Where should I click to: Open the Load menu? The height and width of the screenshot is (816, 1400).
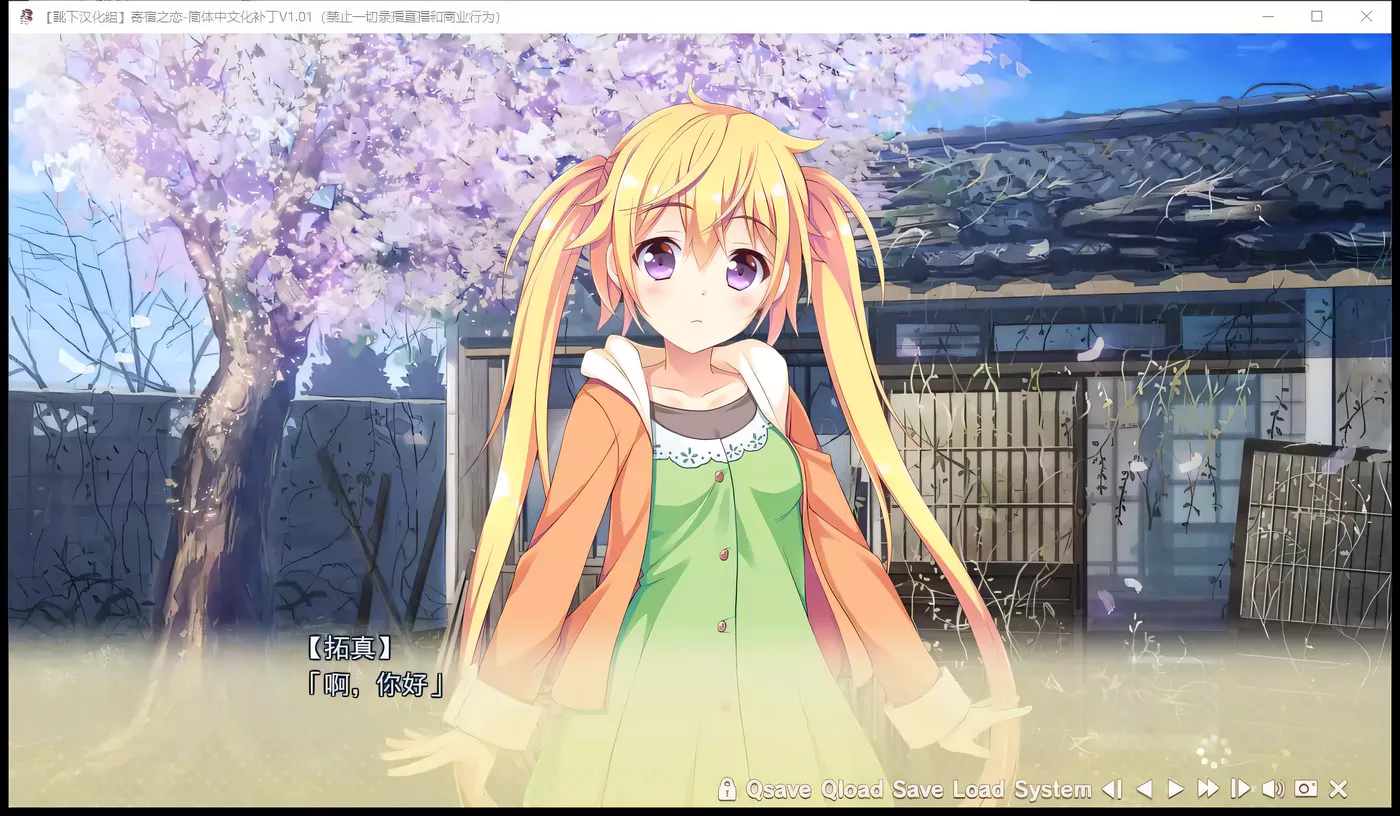click(978, 789)
